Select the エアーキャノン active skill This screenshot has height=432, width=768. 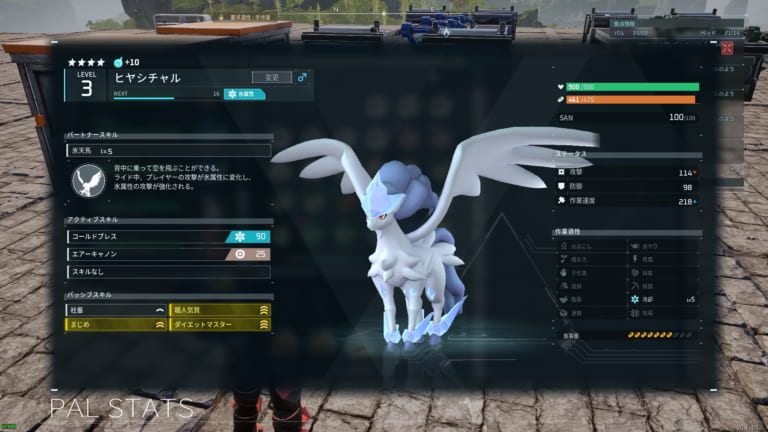pos(168,254)
